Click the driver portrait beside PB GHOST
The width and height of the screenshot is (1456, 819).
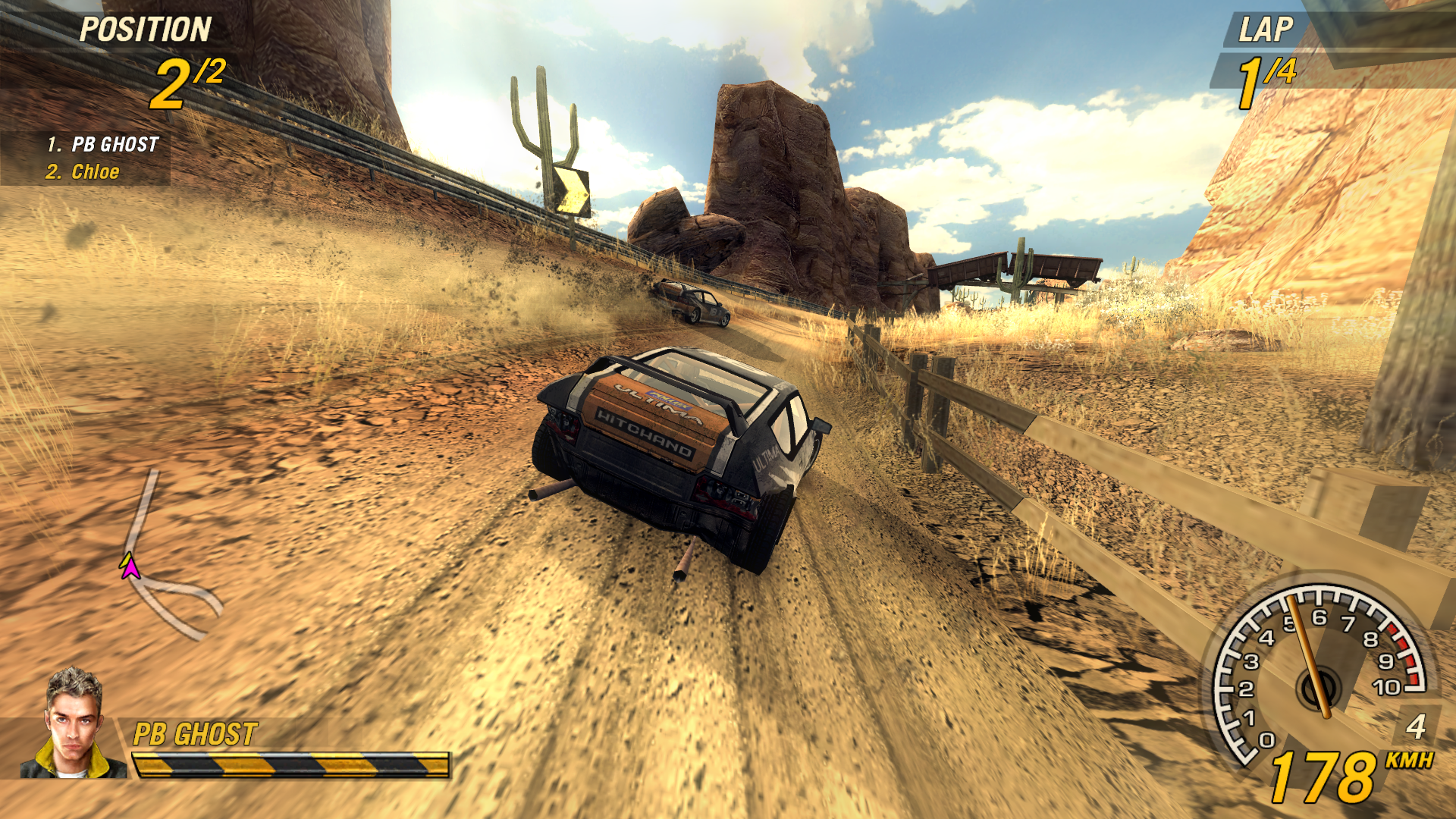[74, 724]
